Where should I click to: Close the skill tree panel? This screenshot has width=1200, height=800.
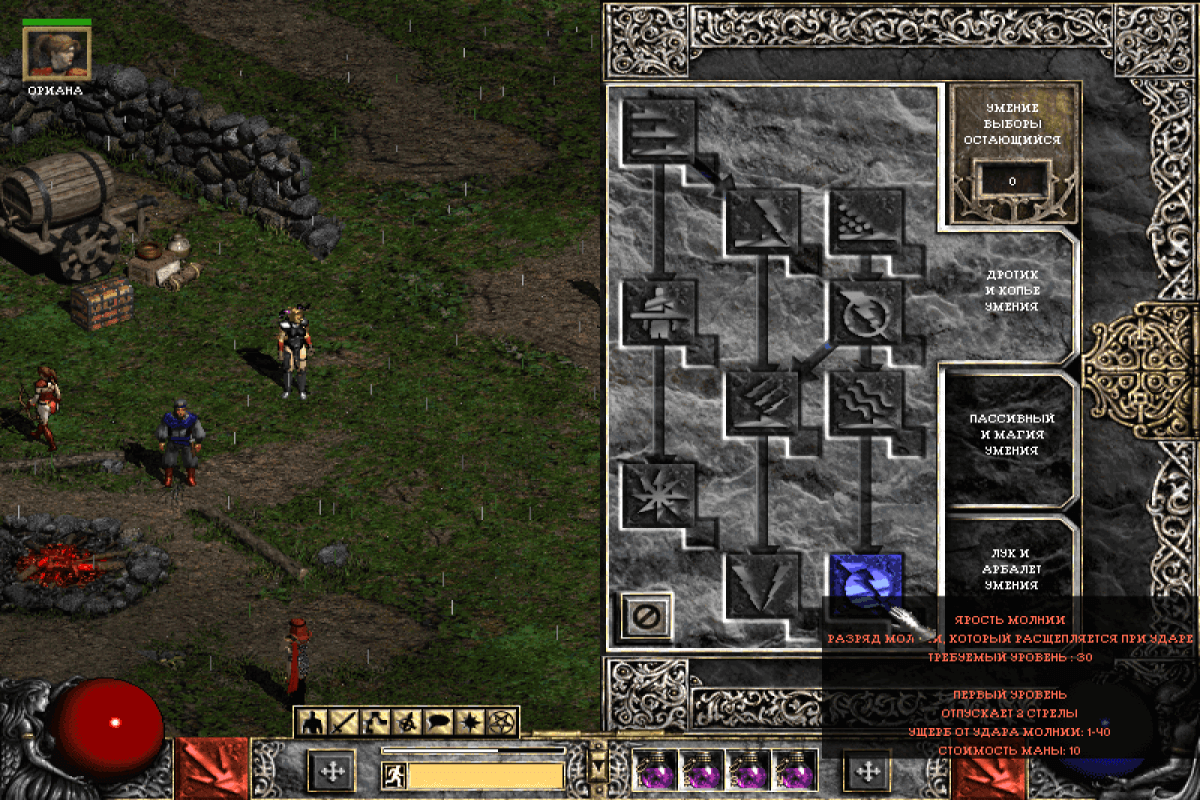click(645, 614)
